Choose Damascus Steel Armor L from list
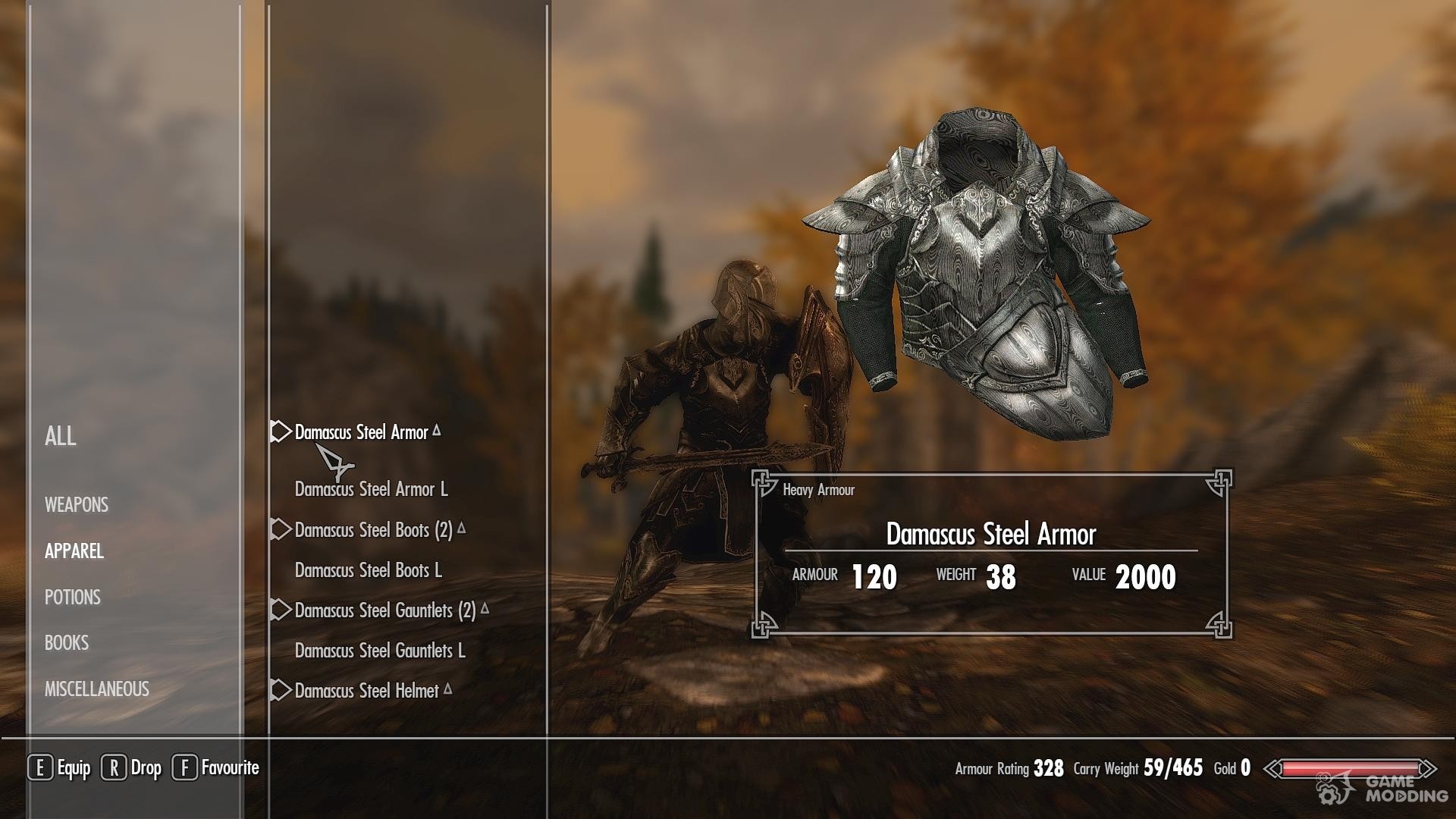 click(x=371, y=489)
